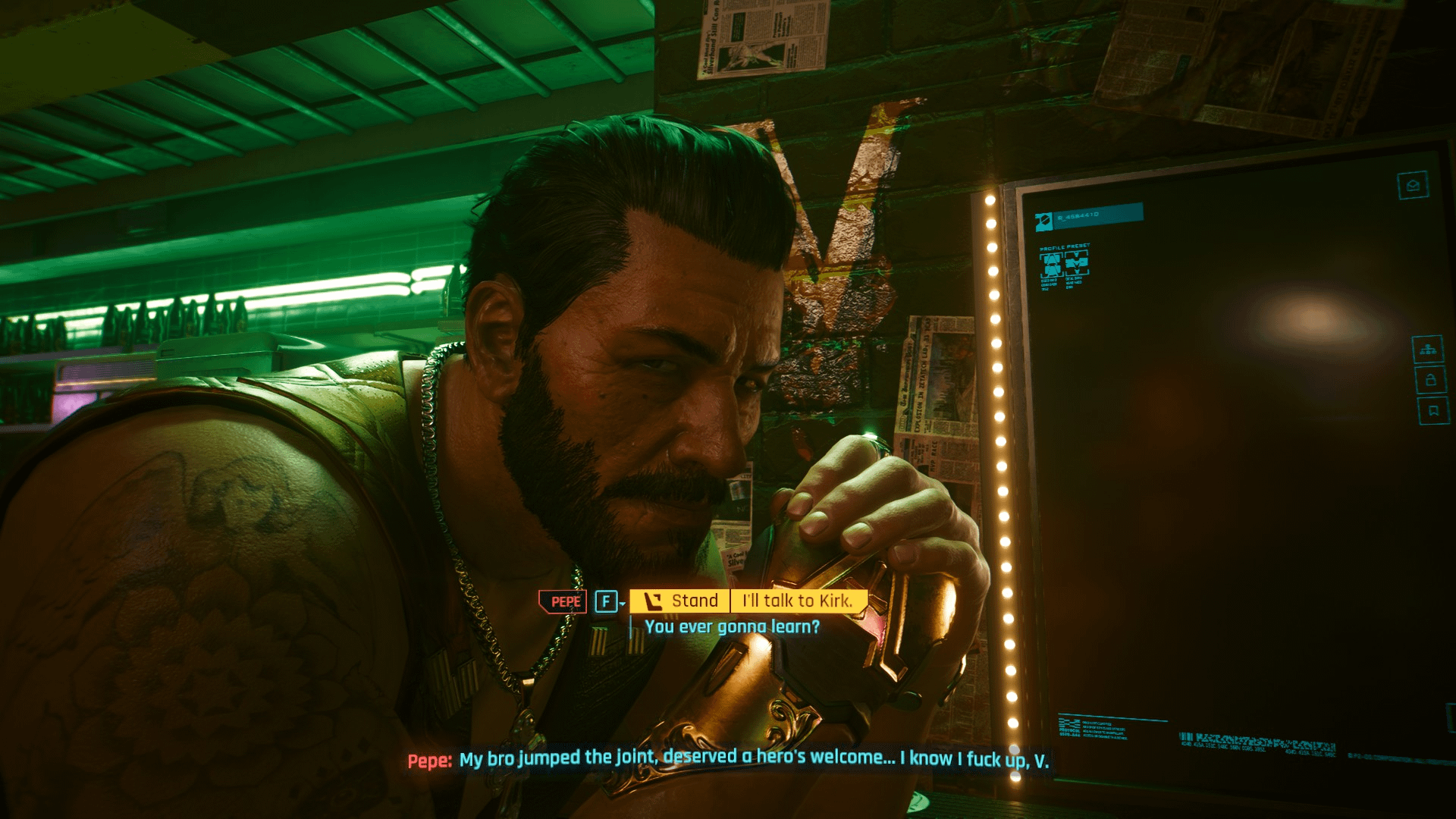Viewport: 1456px width, 819px height.
Task: Select the "You ever gonna learn?" dialogue option
Action: (732, 627)
